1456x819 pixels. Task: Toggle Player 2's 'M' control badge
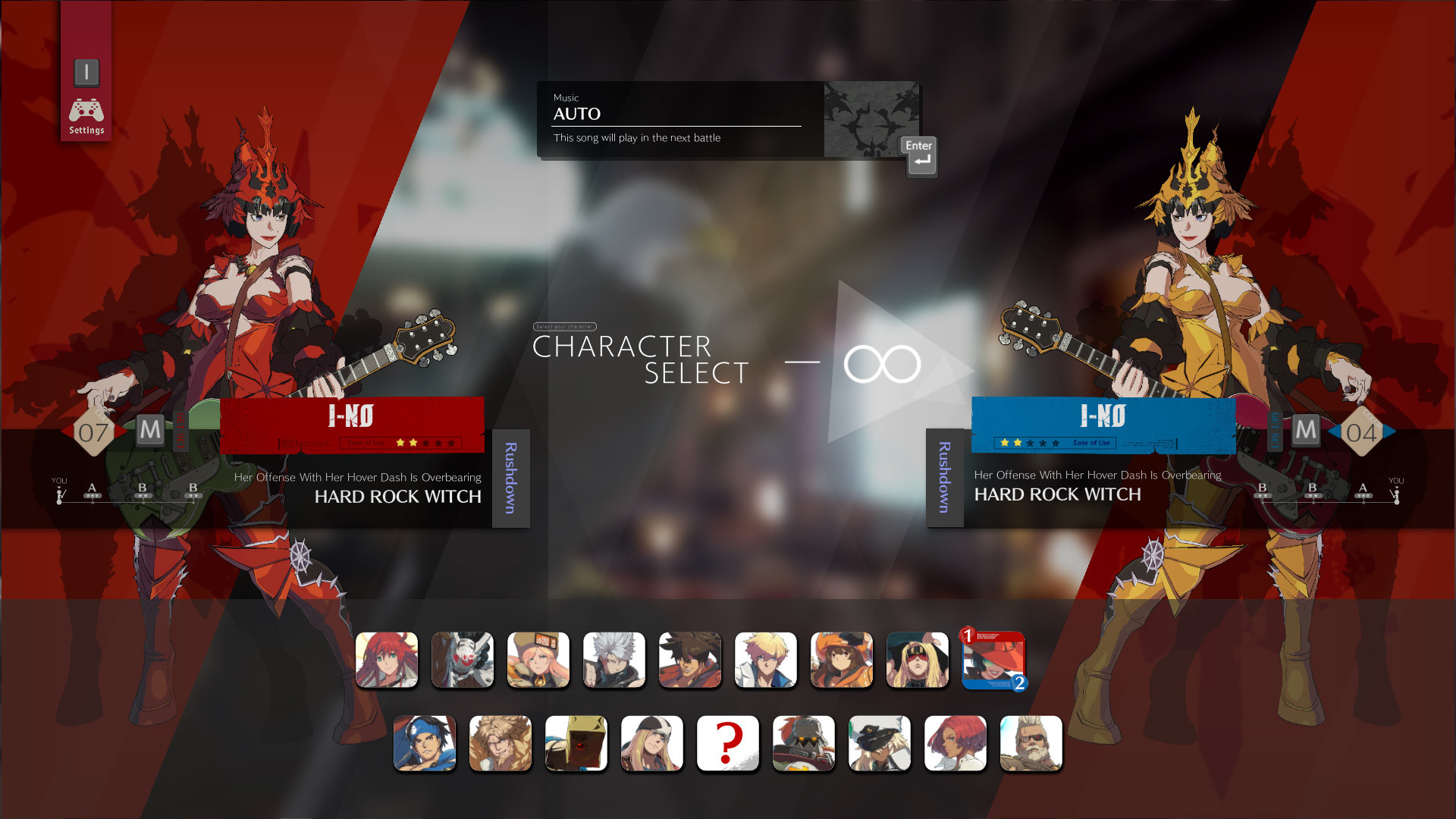1306,431
